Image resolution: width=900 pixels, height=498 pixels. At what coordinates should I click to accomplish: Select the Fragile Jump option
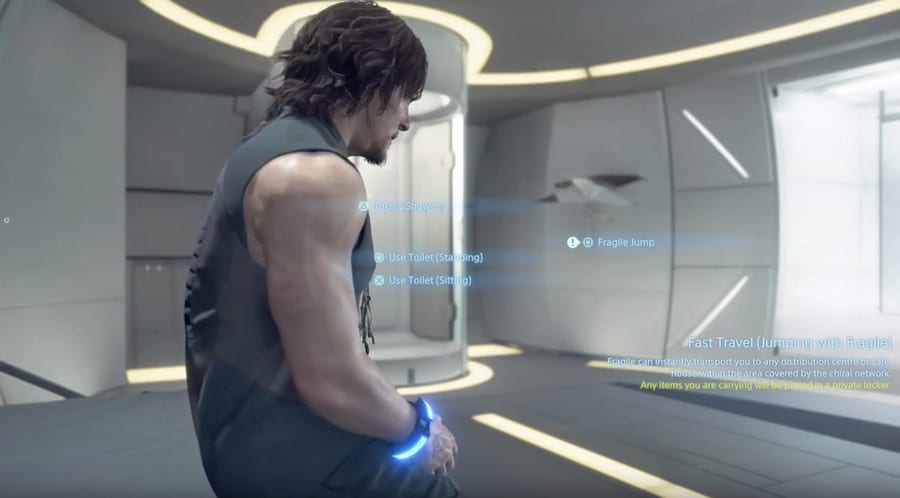tap(625, 243)
